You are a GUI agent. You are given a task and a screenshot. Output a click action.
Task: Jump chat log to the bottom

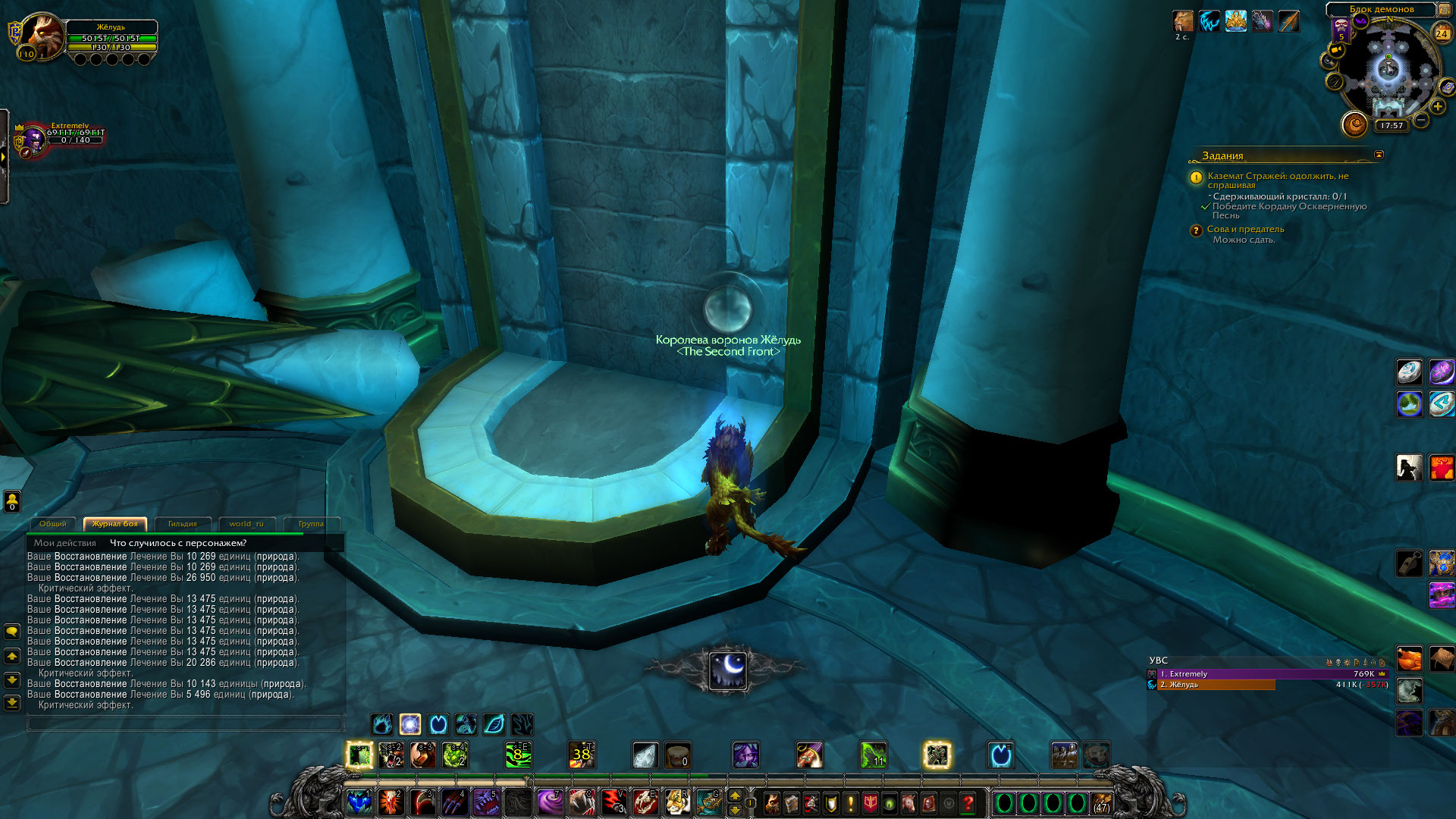(12, 703)
